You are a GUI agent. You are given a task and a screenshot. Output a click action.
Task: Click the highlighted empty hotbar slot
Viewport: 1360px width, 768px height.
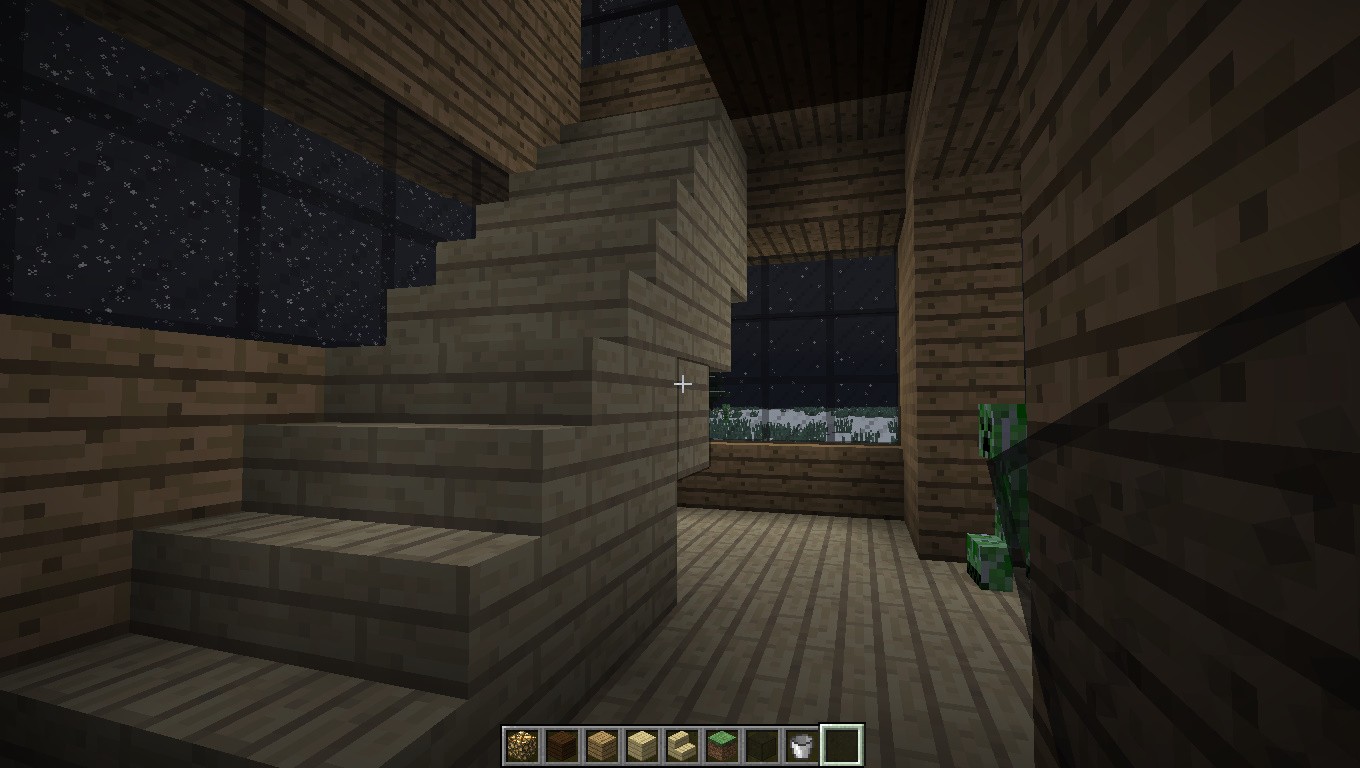[x=841, y=745]
